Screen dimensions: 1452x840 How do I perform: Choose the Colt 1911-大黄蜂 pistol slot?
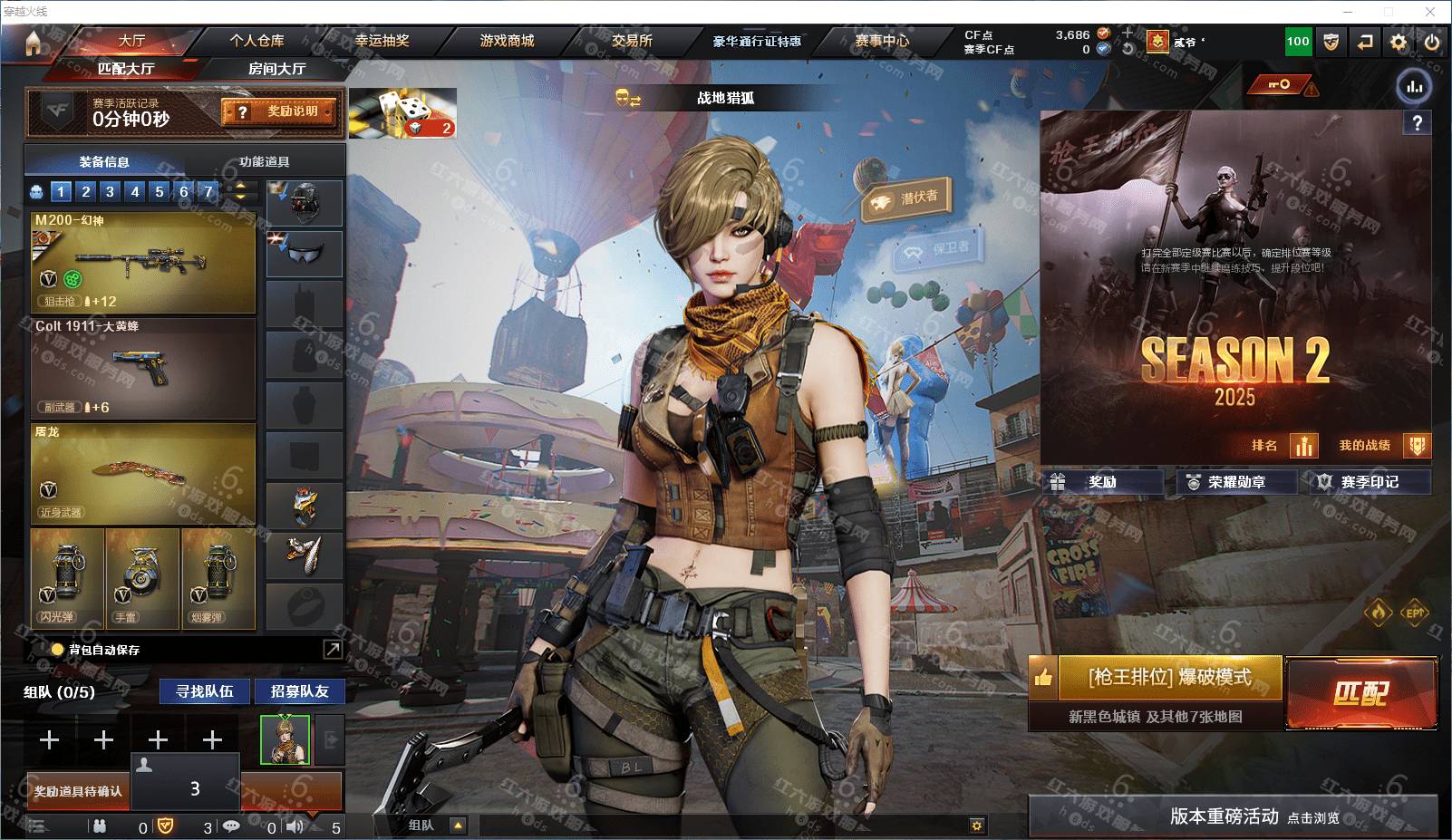(x=143, y=367)
